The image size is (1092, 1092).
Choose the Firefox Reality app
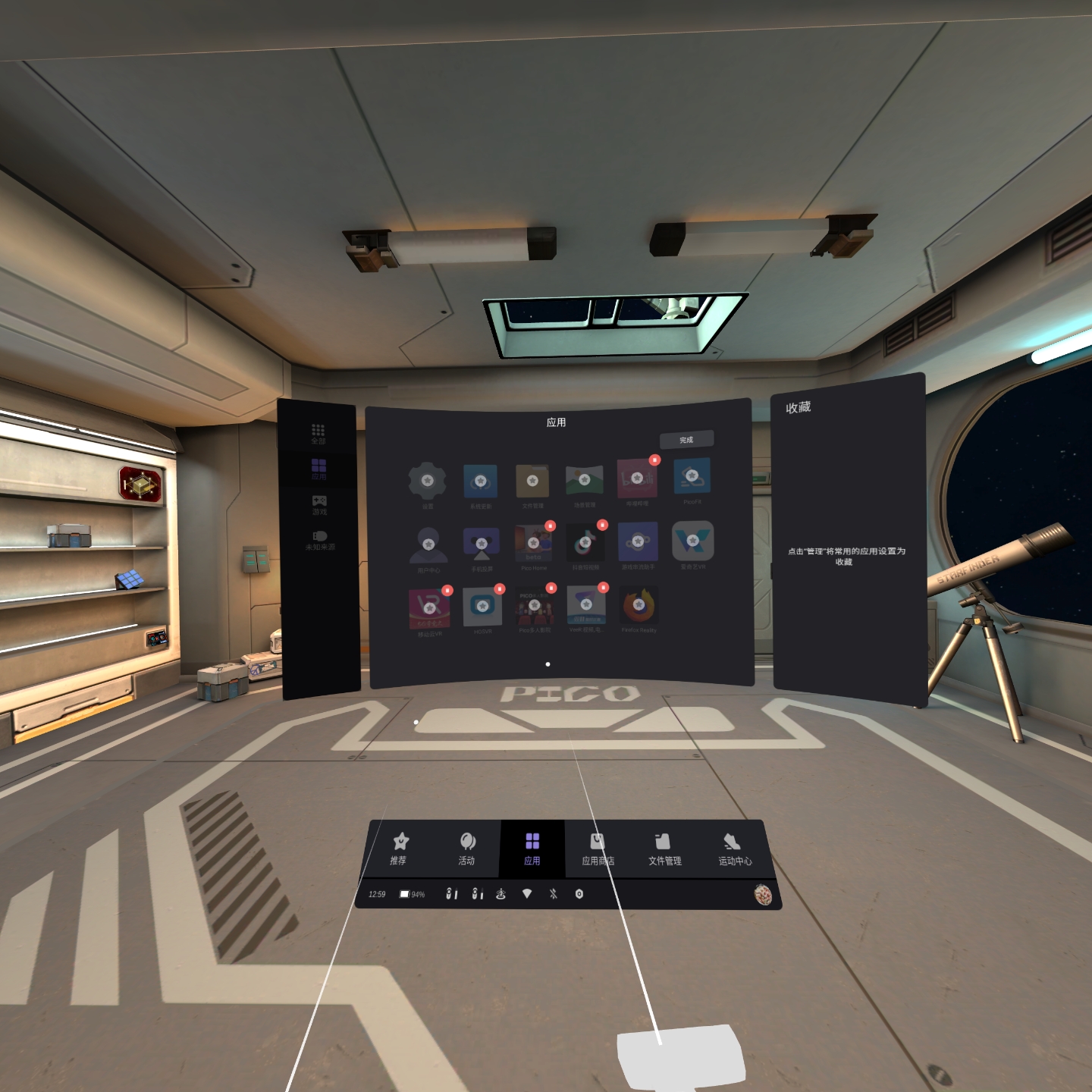click(x=639, y=605)
